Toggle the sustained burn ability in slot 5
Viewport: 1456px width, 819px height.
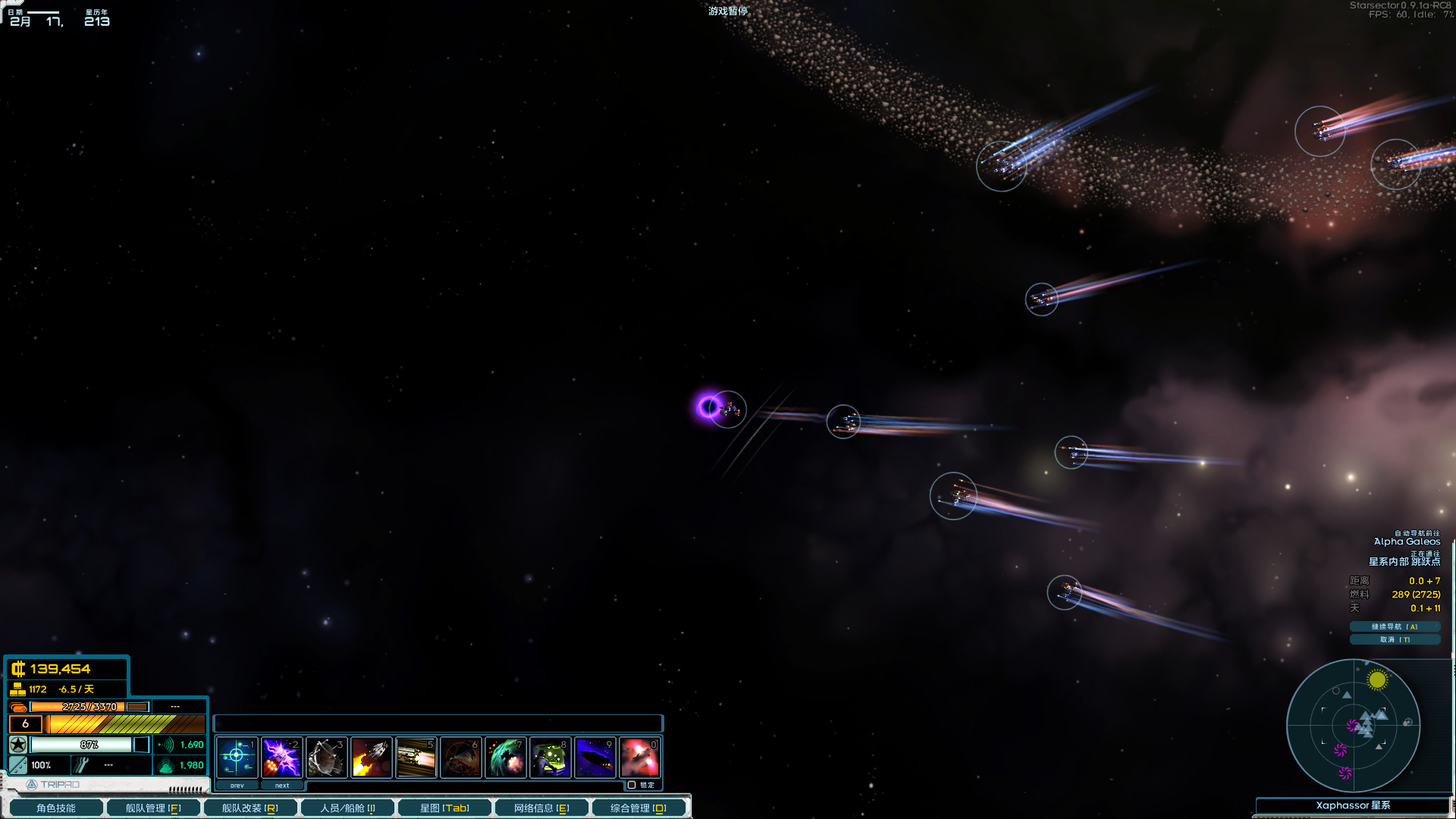(416, 757)
